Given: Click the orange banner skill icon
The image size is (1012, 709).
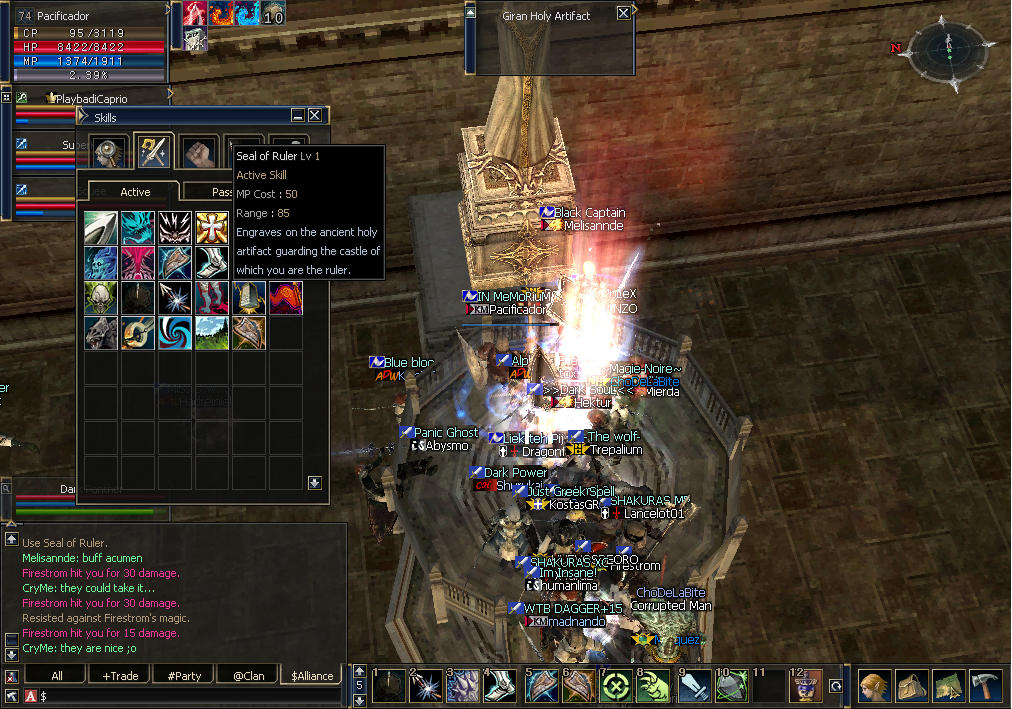Looking at the screenshot, I should click(x=285, y=298).
